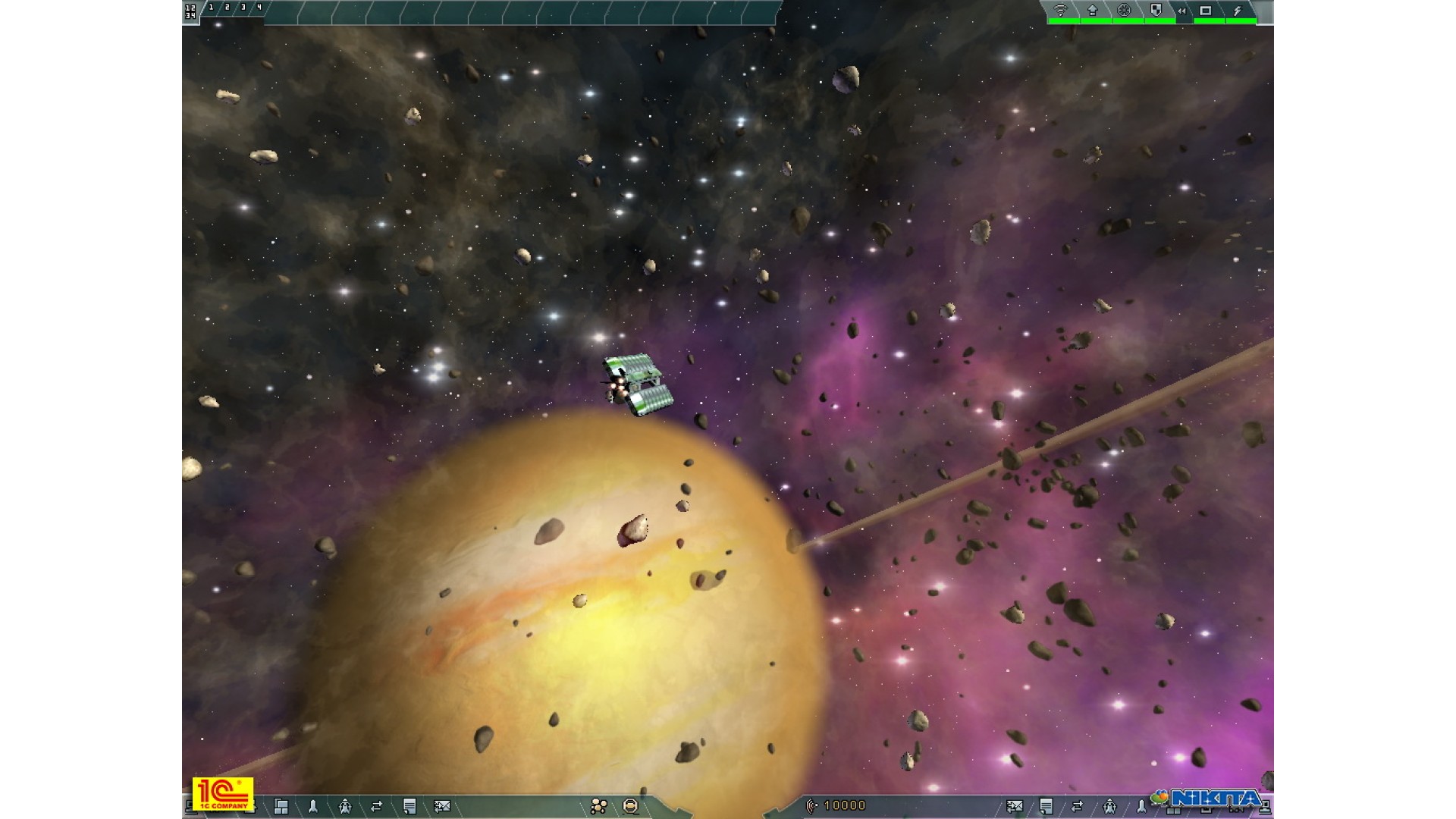Select the circular targeting weapons icon

click(1125, 11)
